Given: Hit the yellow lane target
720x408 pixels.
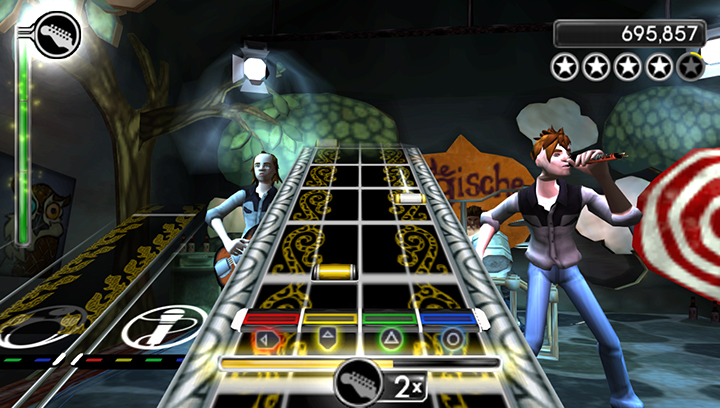Looking at the screenshot, I should [328, 338].
